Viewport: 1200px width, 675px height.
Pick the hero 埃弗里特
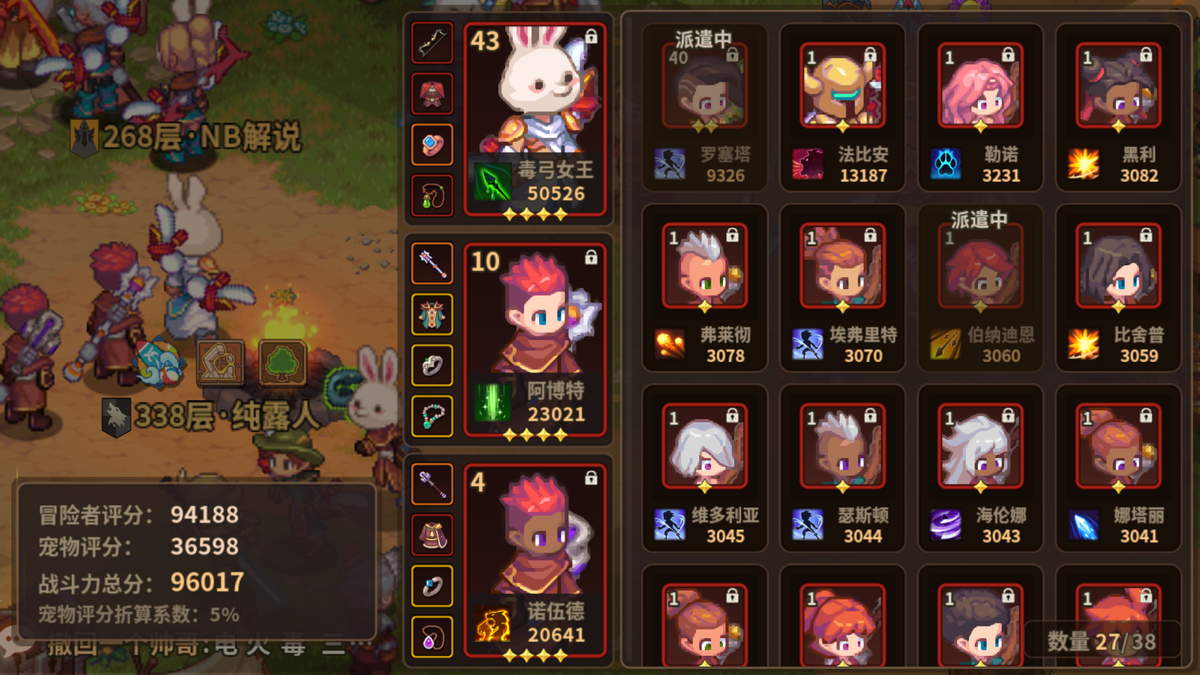coord(842,268)
